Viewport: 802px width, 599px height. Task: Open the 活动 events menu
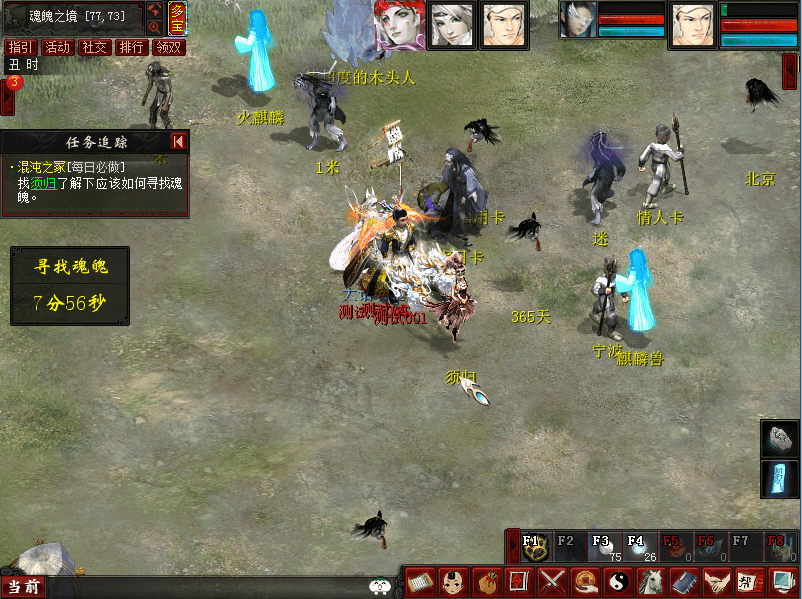click(57, 47)
